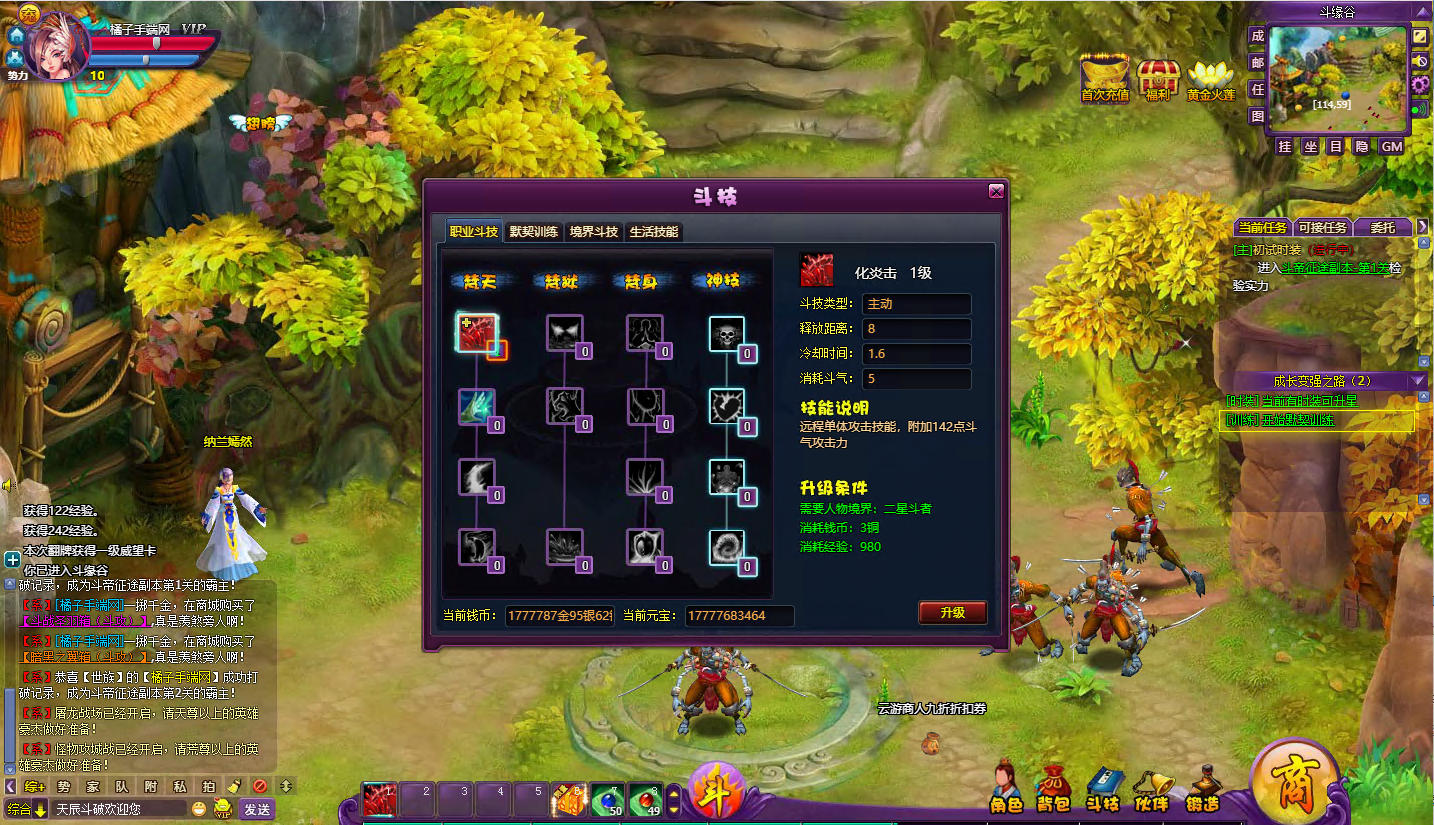
Task: Open the 角色 character panel
Action: click(x=1006, y=787)
